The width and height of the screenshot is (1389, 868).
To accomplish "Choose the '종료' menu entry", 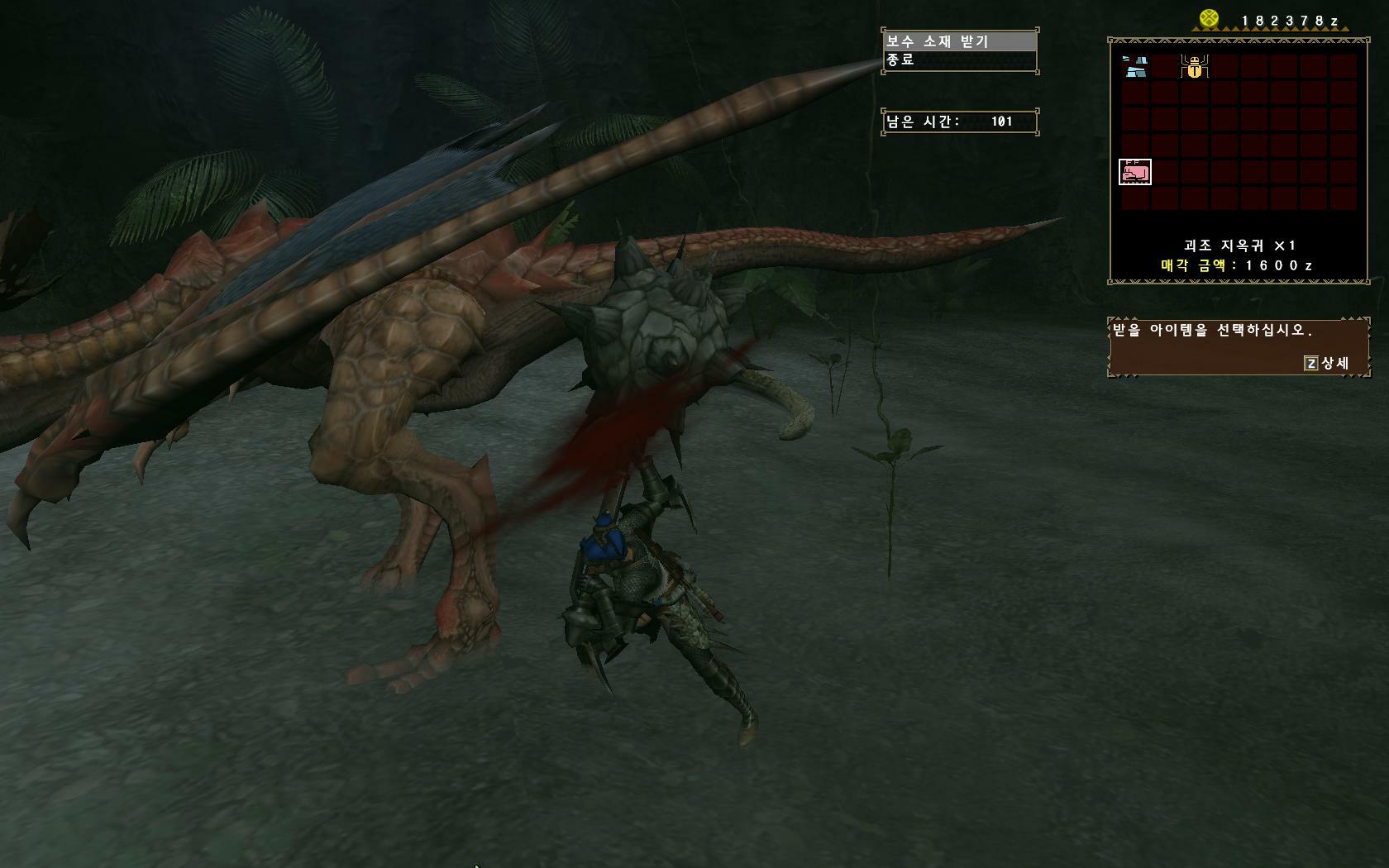I will [x=959, y=60].
